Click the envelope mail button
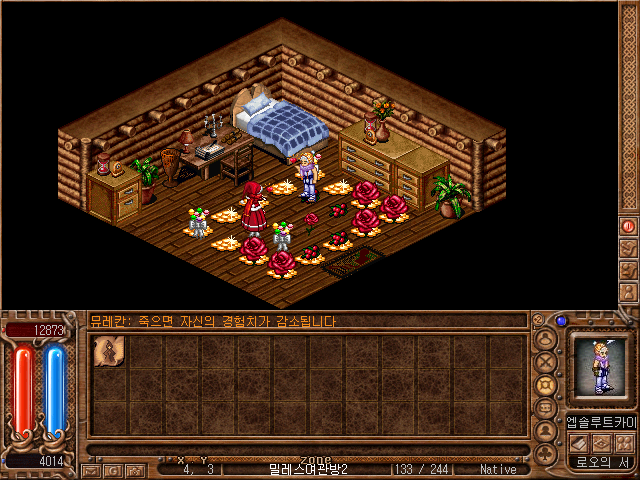Image resolution: width=640 pixels, height=480 pixels. click(91, 469)
